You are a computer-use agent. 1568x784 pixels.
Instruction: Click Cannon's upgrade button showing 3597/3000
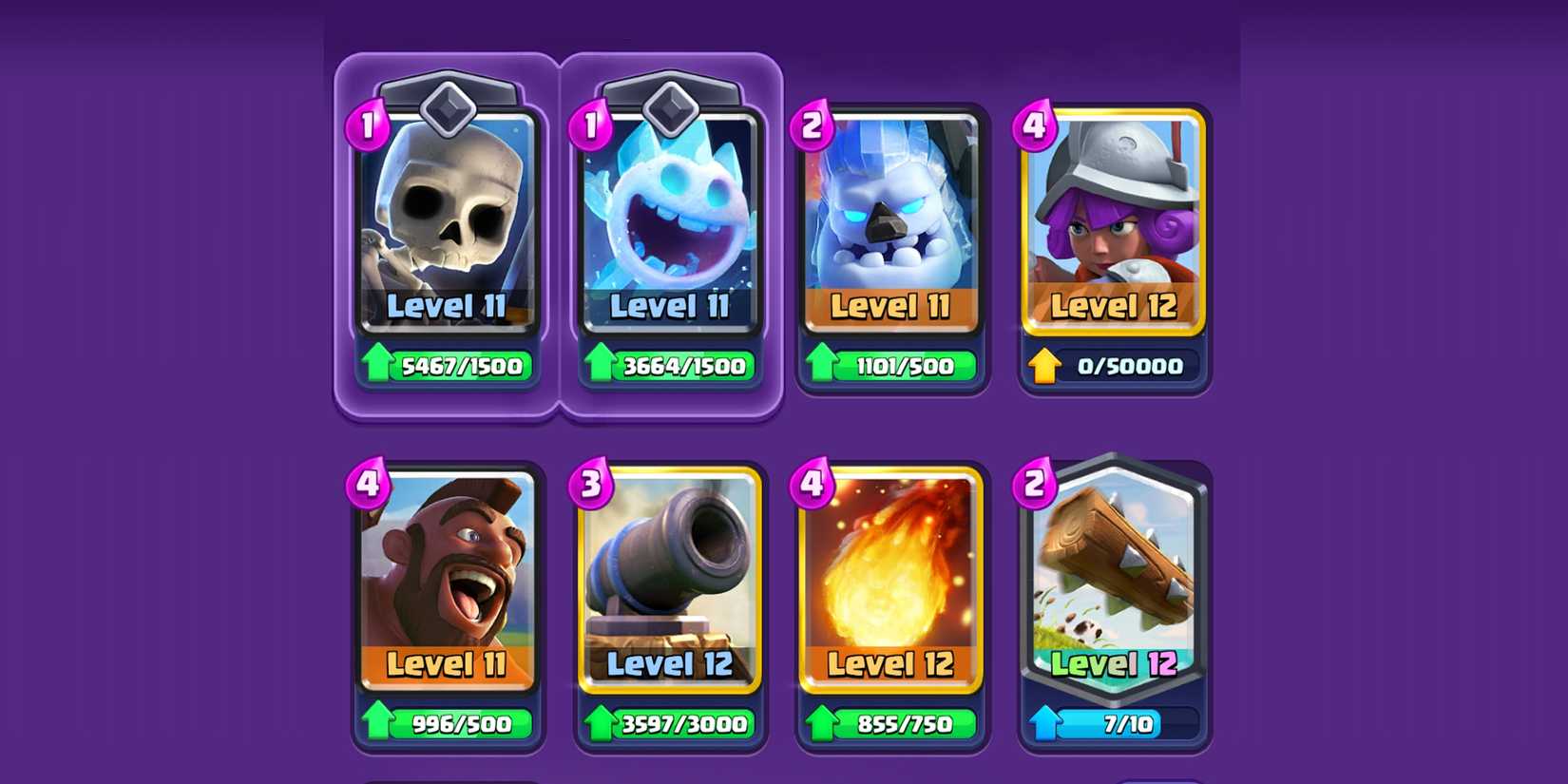[670, 724]
